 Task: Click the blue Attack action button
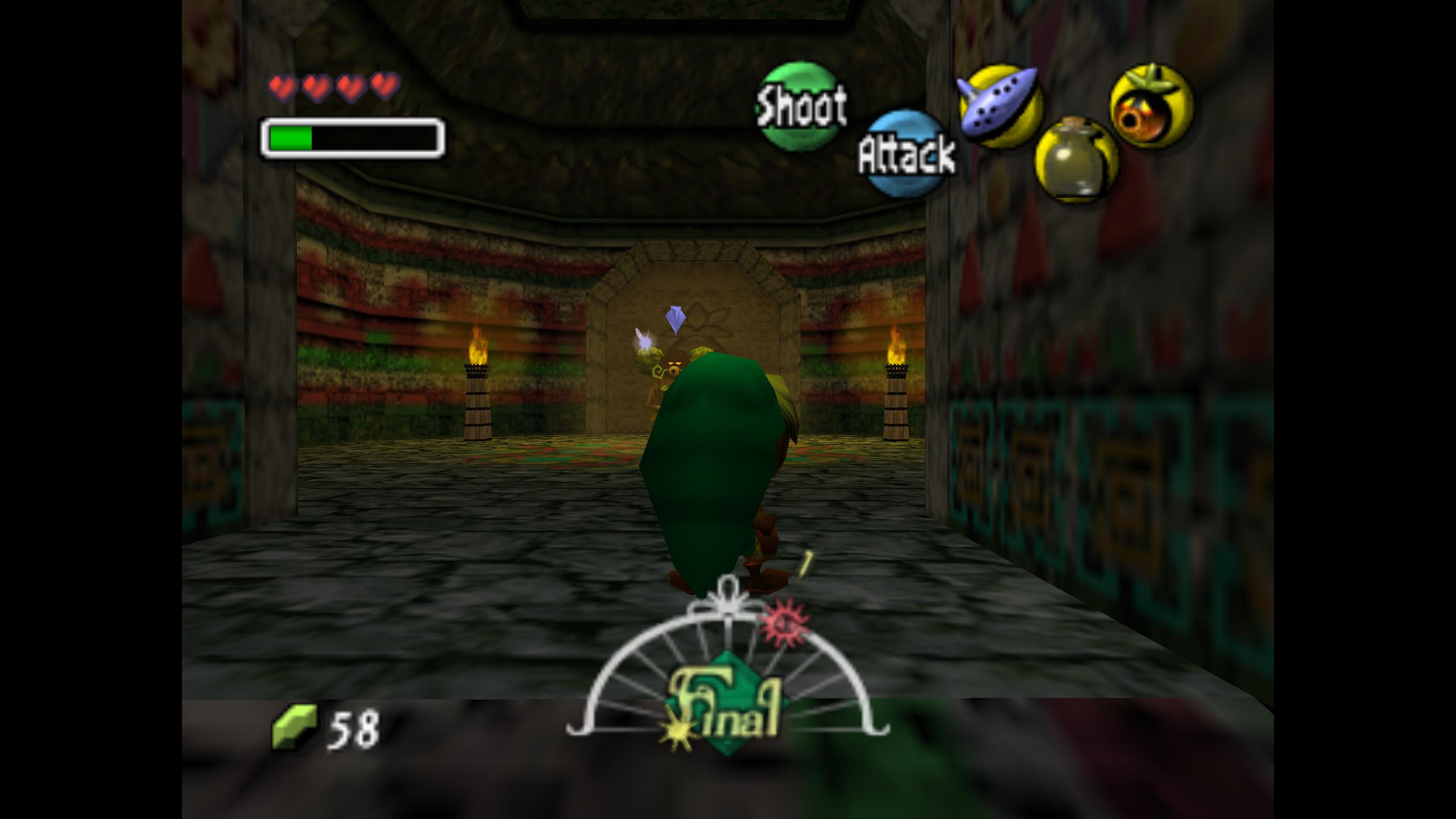coord(906,154)
